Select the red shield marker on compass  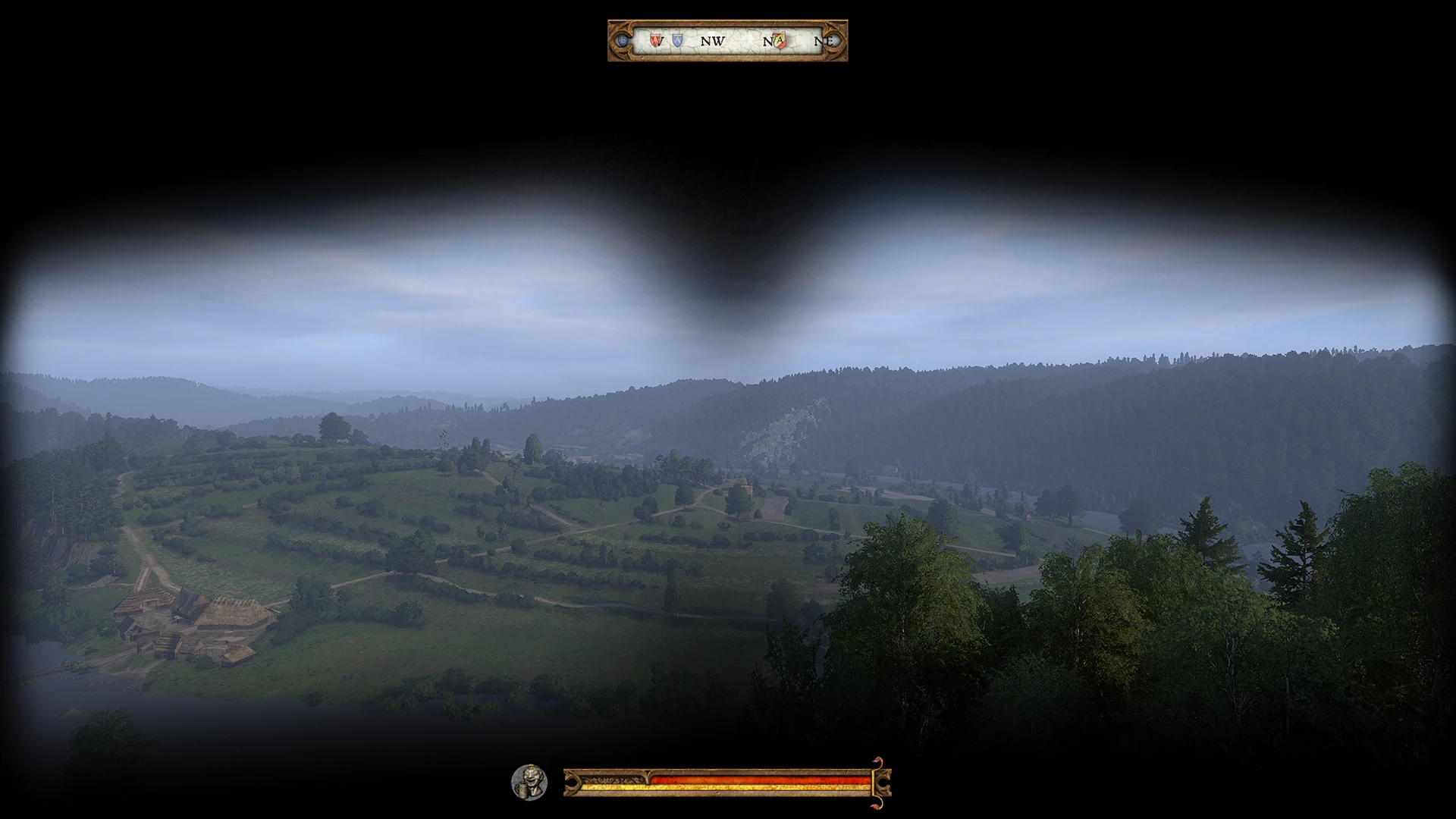pyautogui.click(x=654, y=39)
